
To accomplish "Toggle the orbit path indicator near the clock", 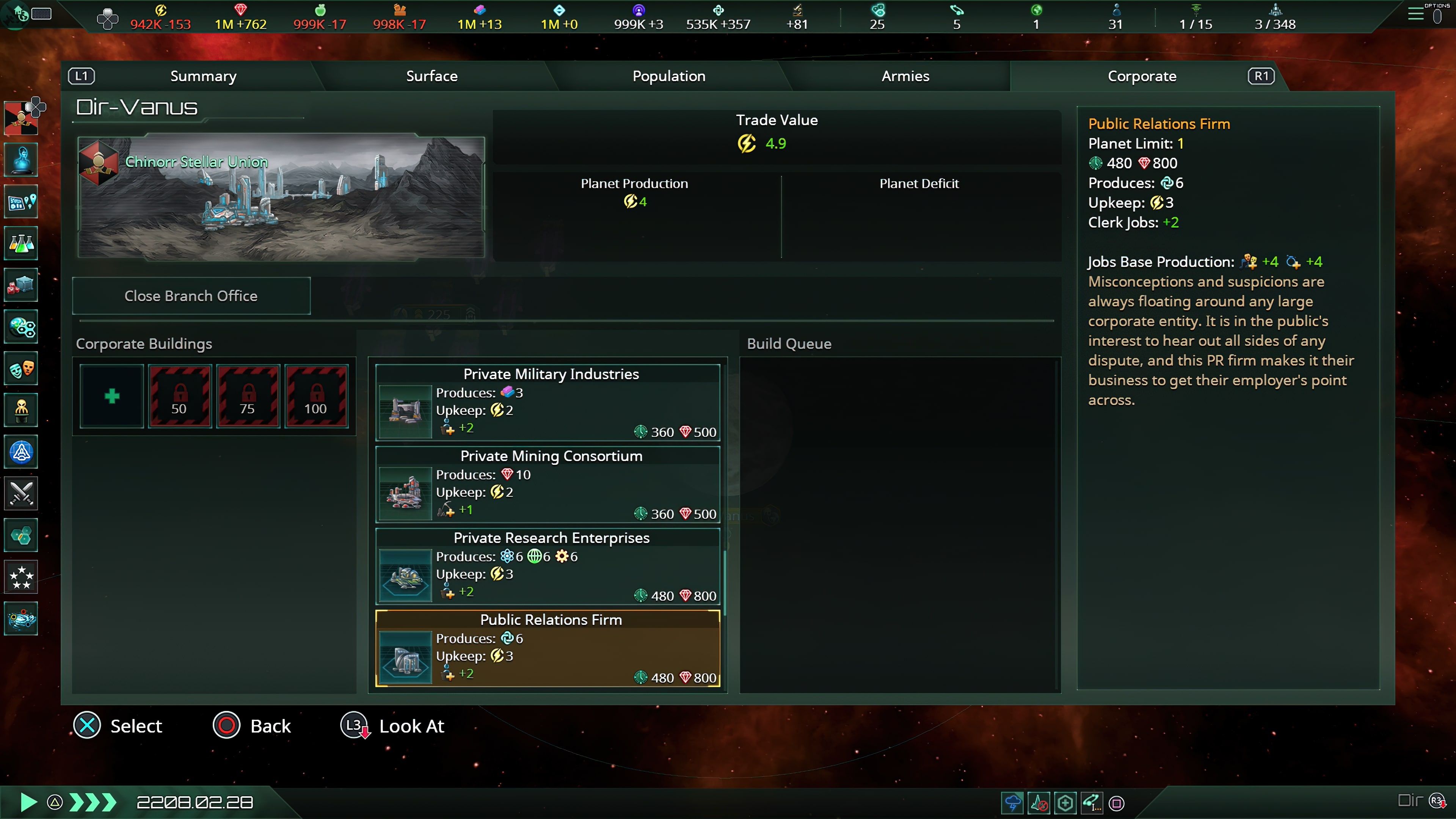I will coord(1092,803).
